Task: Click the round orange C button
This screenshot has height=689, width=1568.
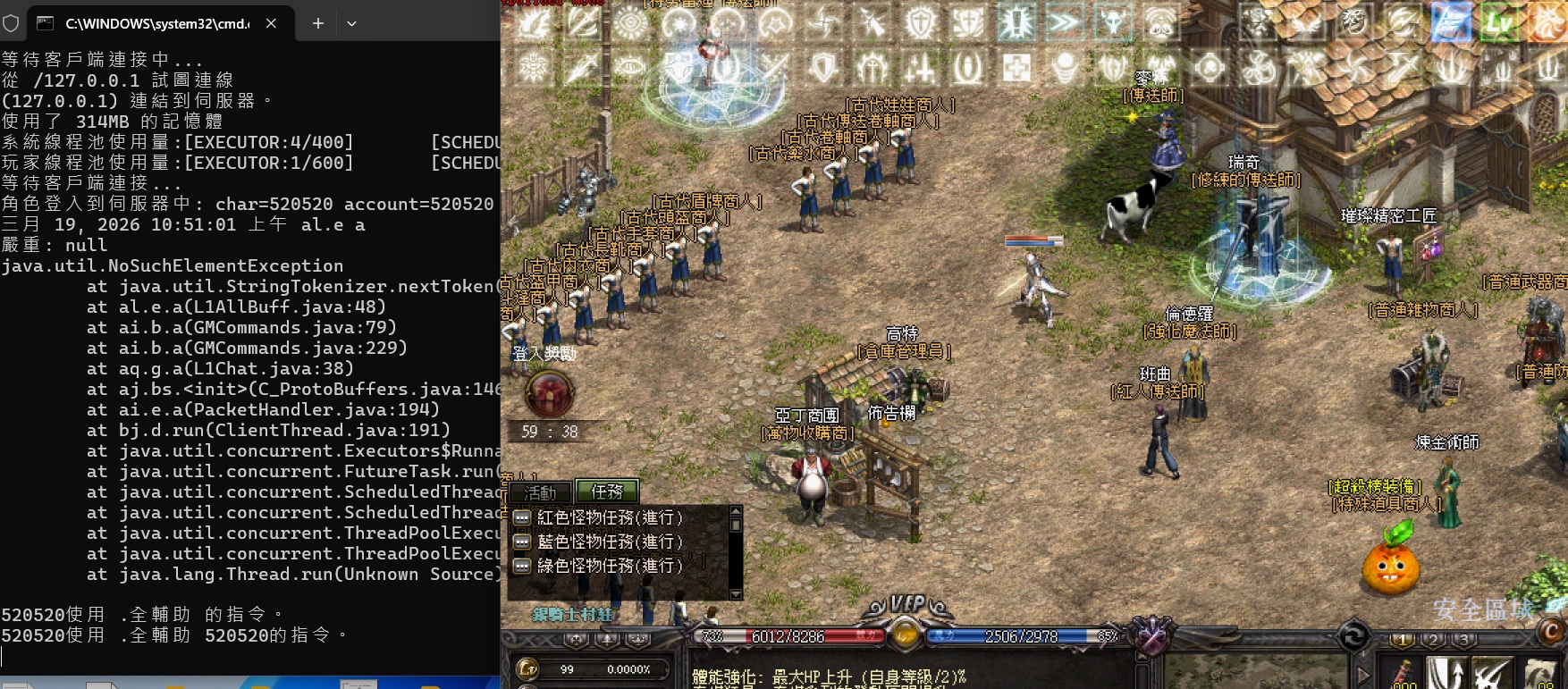Action: click(x=1552, y=632)
